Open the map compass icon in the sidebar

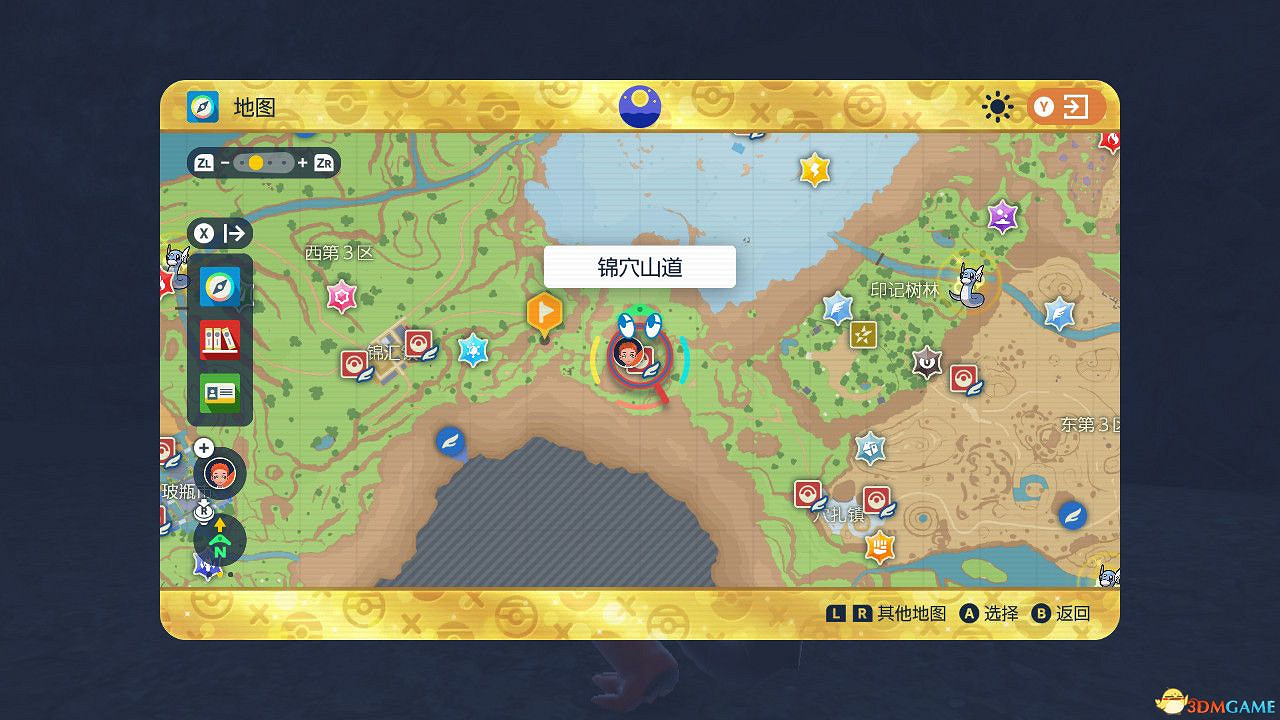(x=222, y=287)
